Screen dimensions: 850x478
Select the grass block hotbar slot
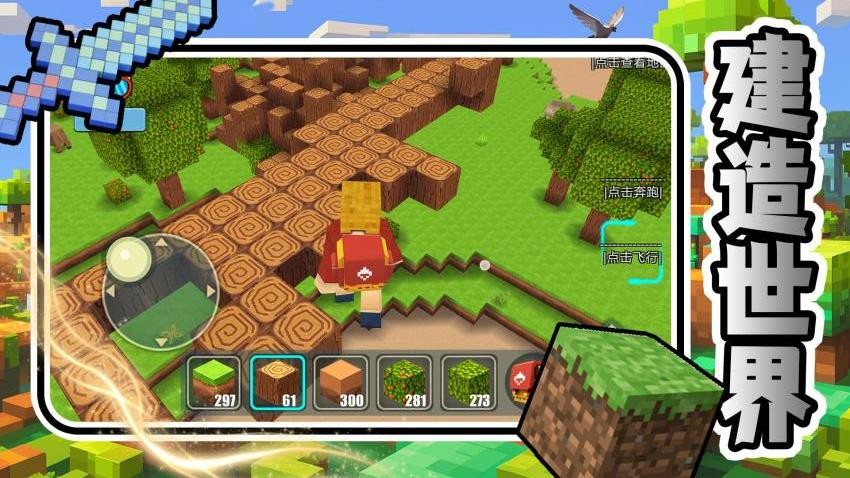point(213,383)
